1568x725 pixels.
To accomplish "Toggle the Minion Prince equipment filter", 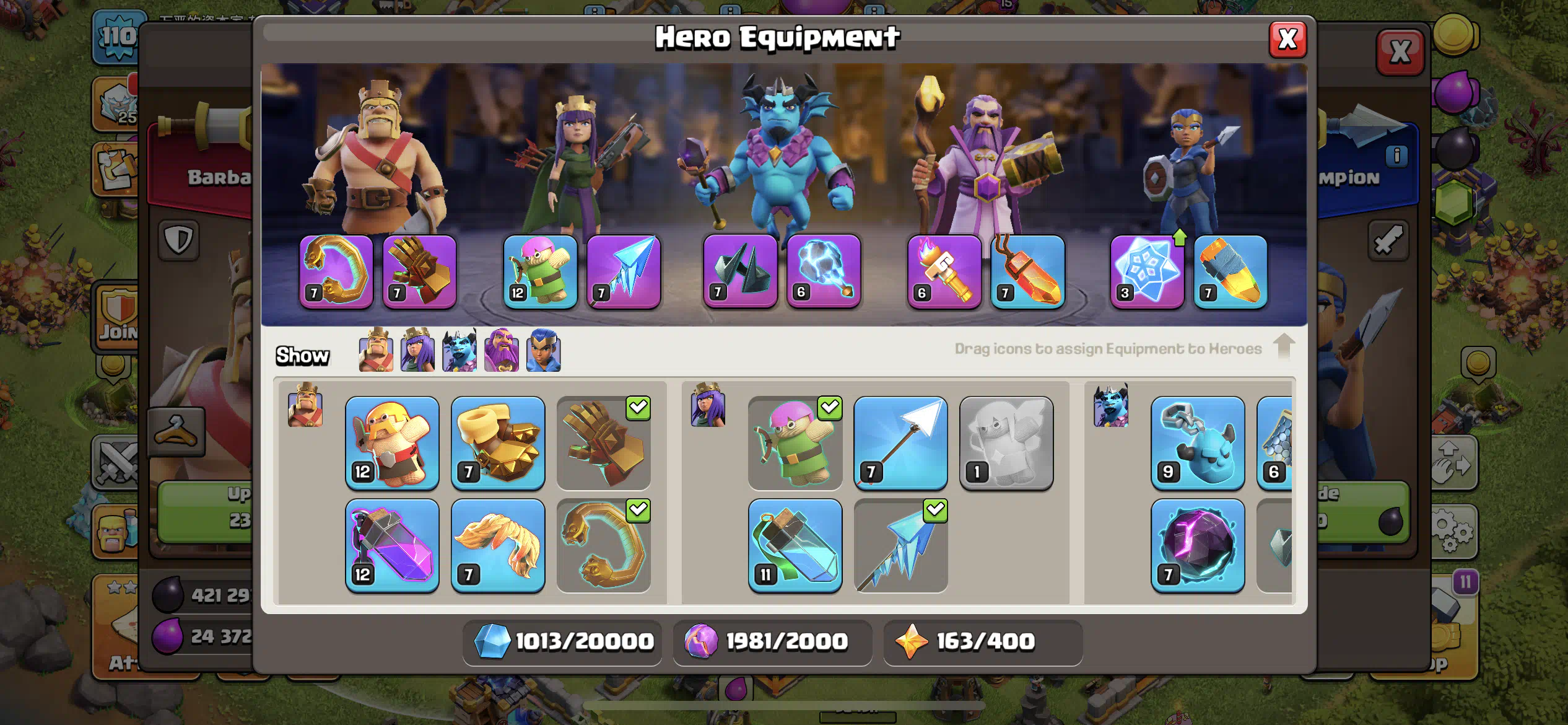I will click(460, 351).
